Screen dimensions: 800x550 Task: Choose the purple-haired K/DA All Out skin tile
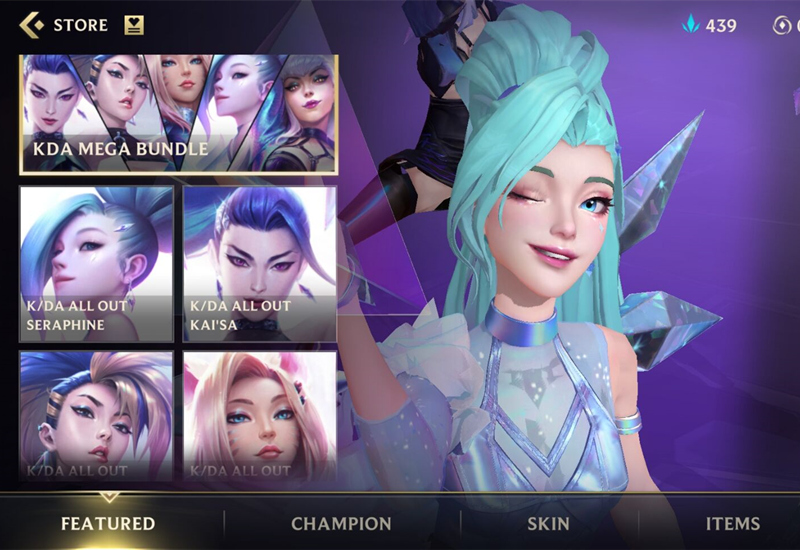point(96,415)
